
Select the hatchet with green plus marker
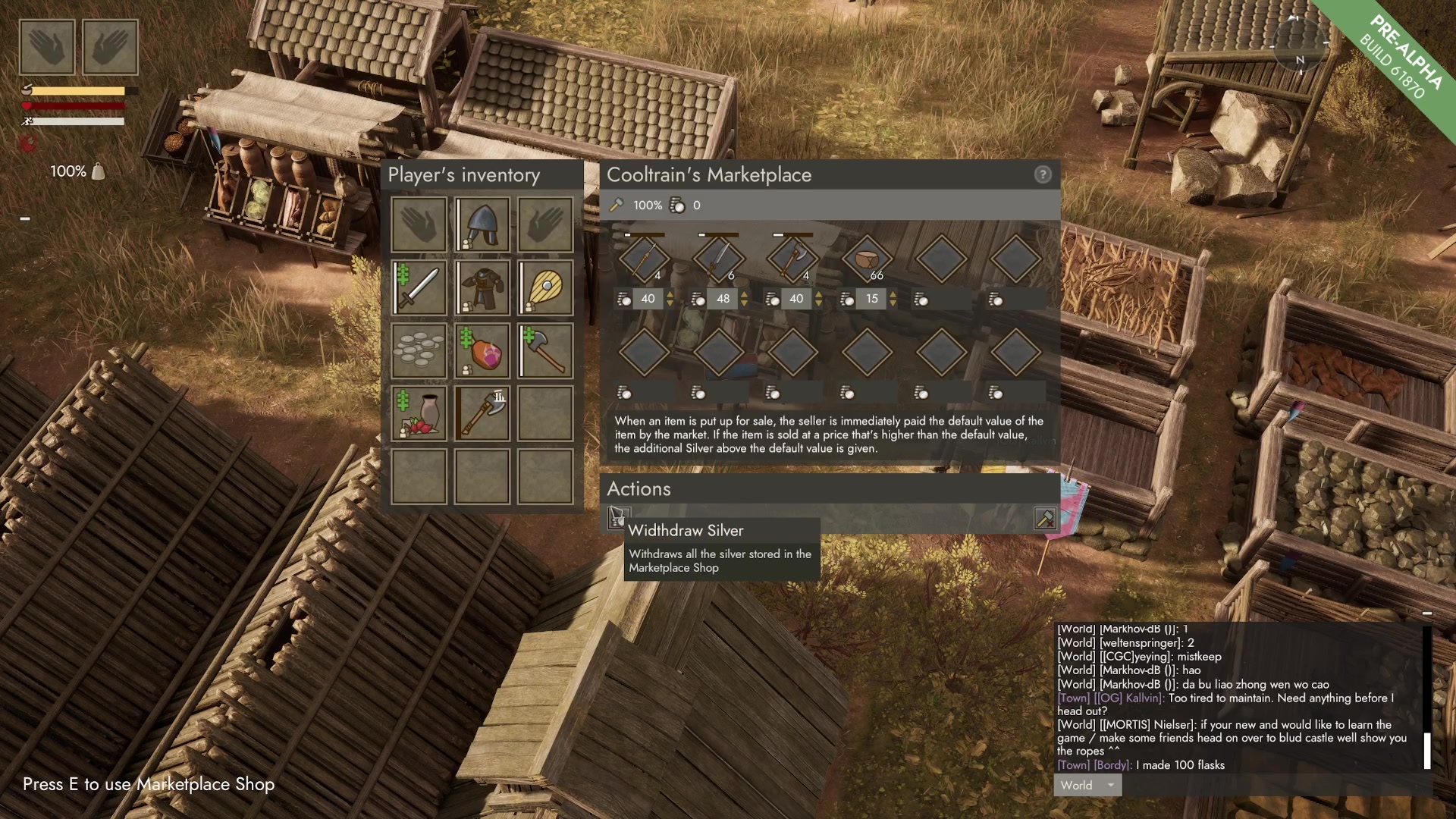pos(545,351)
